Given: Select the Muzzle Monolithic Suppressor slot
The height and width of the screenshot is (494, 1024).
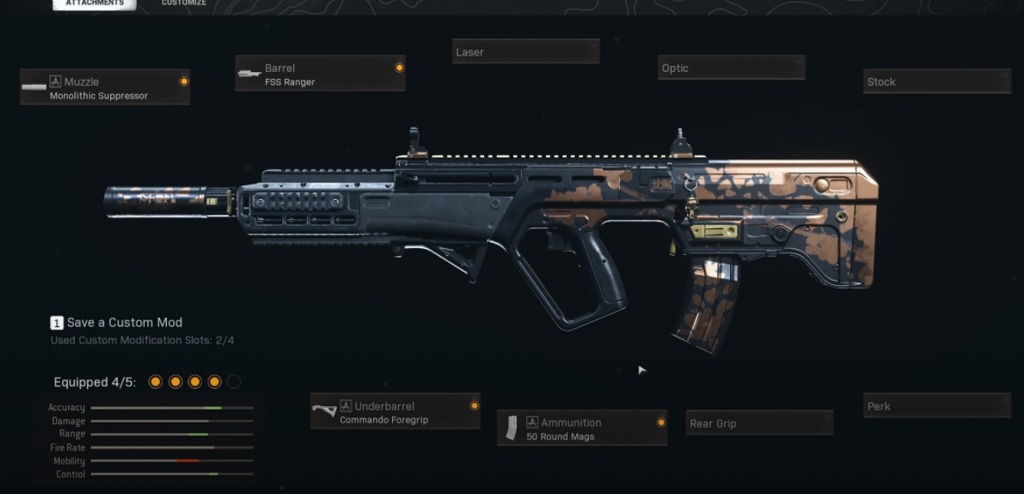Looking at the screenshot, I should pos(105,88).
